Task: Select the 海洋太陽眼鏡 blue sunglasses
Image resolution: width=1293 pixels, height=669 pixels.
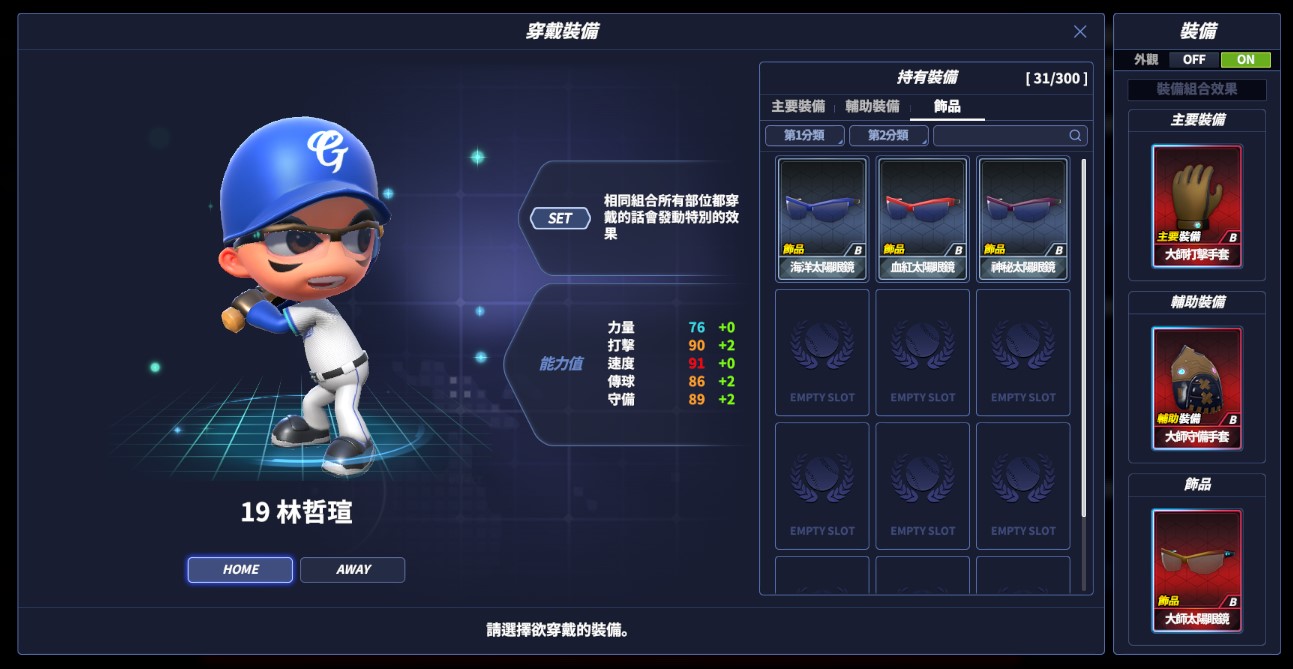Action: click(822, 218)
